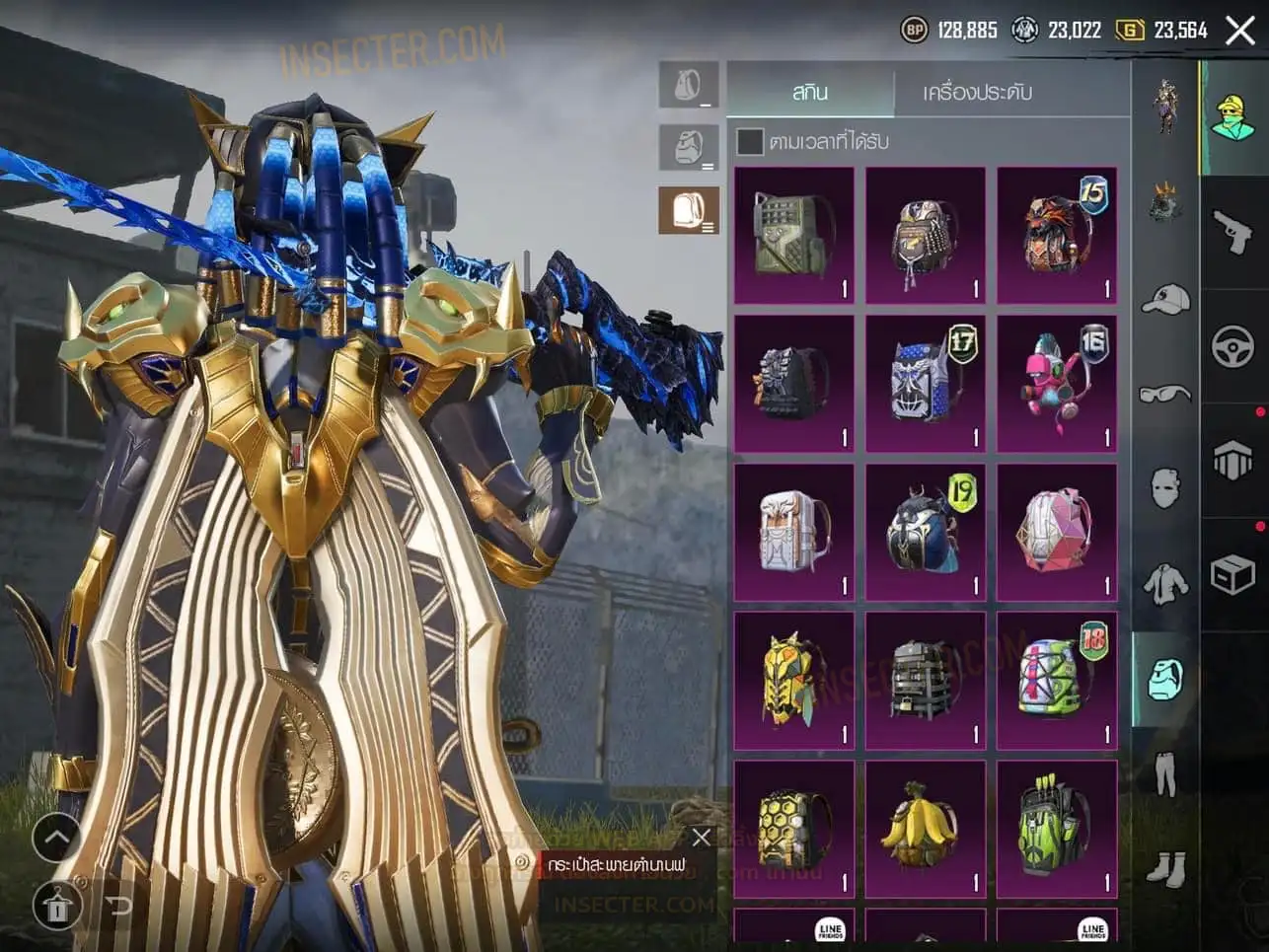The height and width of the screenshot is (952, 1269).
Task: Open the pistol weapons category
Action: pyautogui.click(x=1232, y=233)
